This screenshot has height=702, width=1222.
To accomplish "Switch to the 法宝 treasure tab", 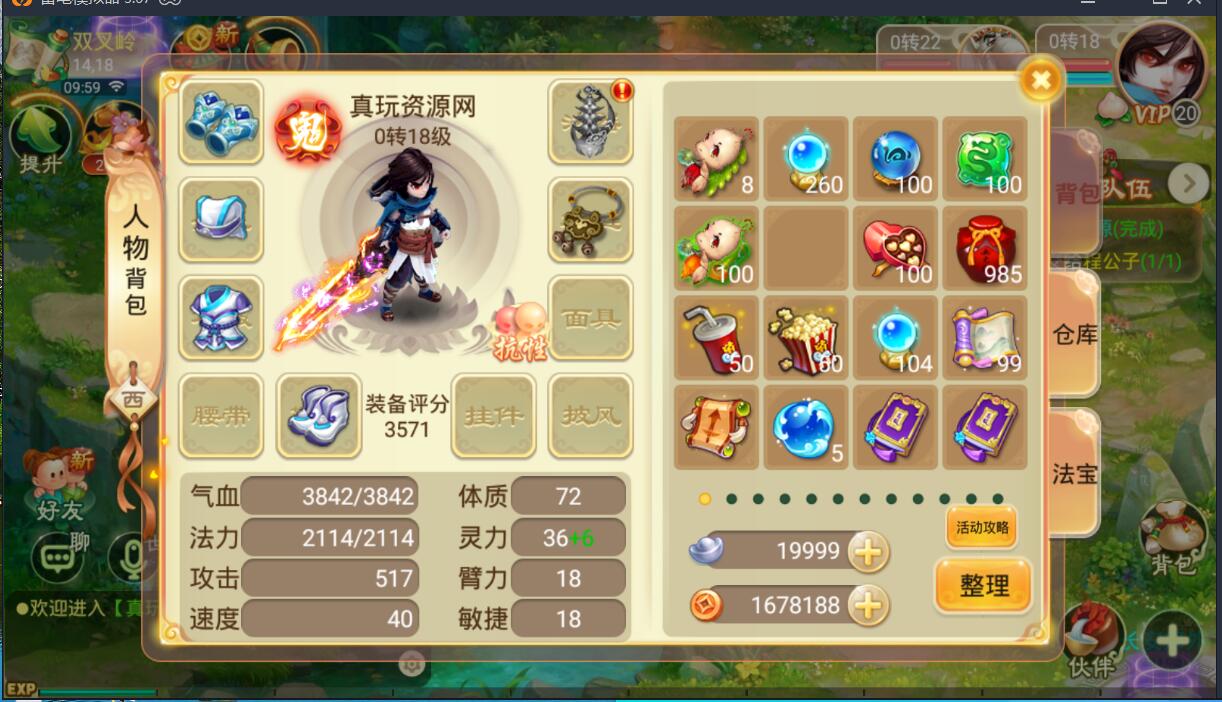I will [1075, 473].
